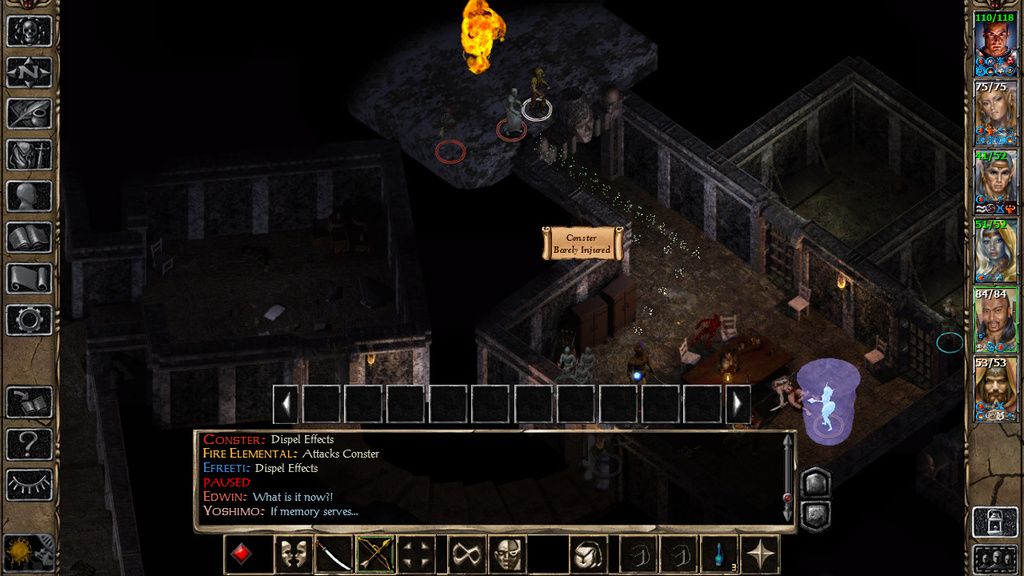Toggle the eye-shaped interface hide button
1024x576 pixels.
click(x=29, y=484)
